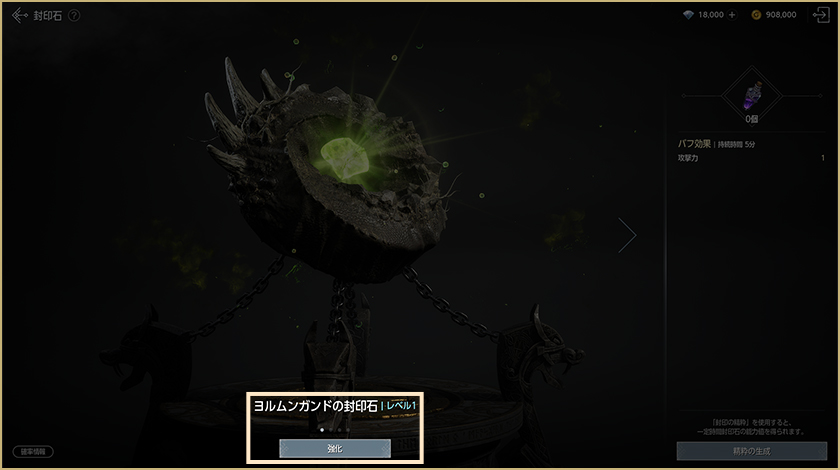Show the next sealing stone with the right arrow
This screenshot has width=840, height=470.
[x=627, y=235]
